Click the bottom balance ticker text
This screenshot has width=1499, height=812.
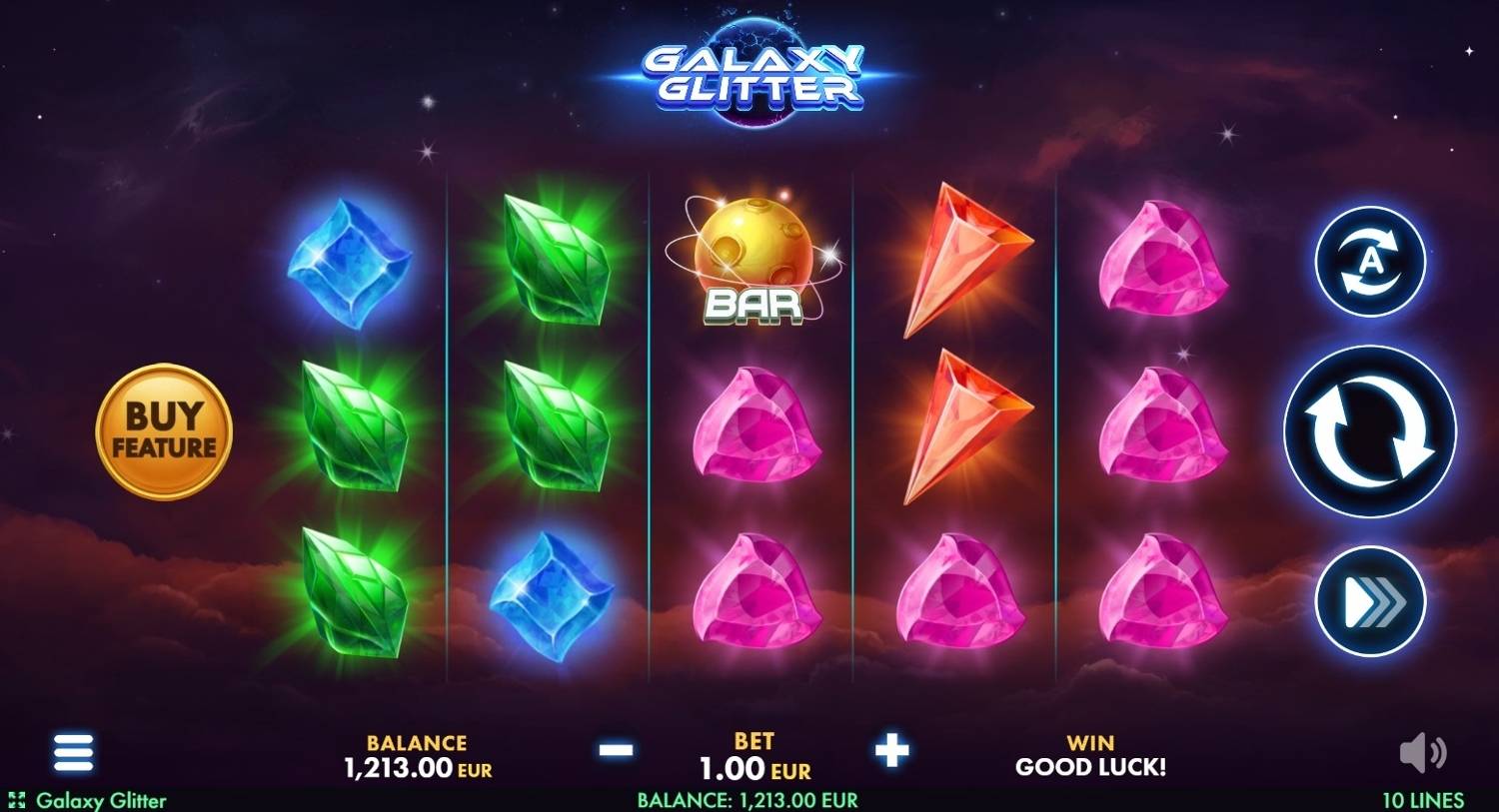[x=748, y=800]
